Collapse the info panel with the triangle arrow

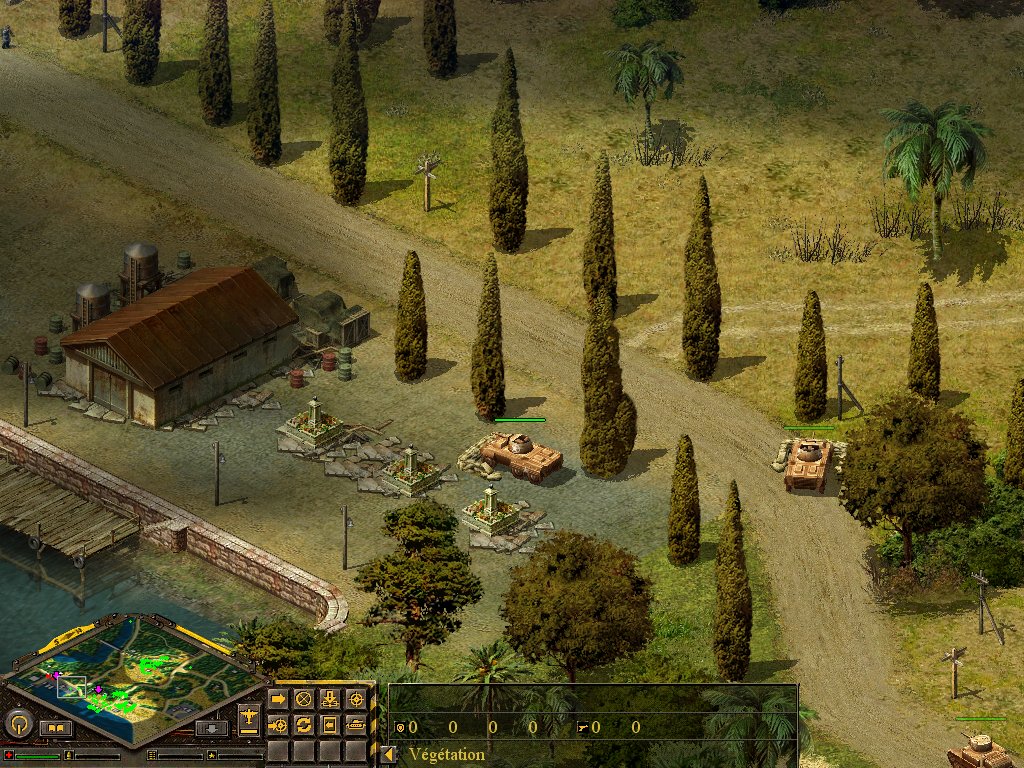(388, 755)
